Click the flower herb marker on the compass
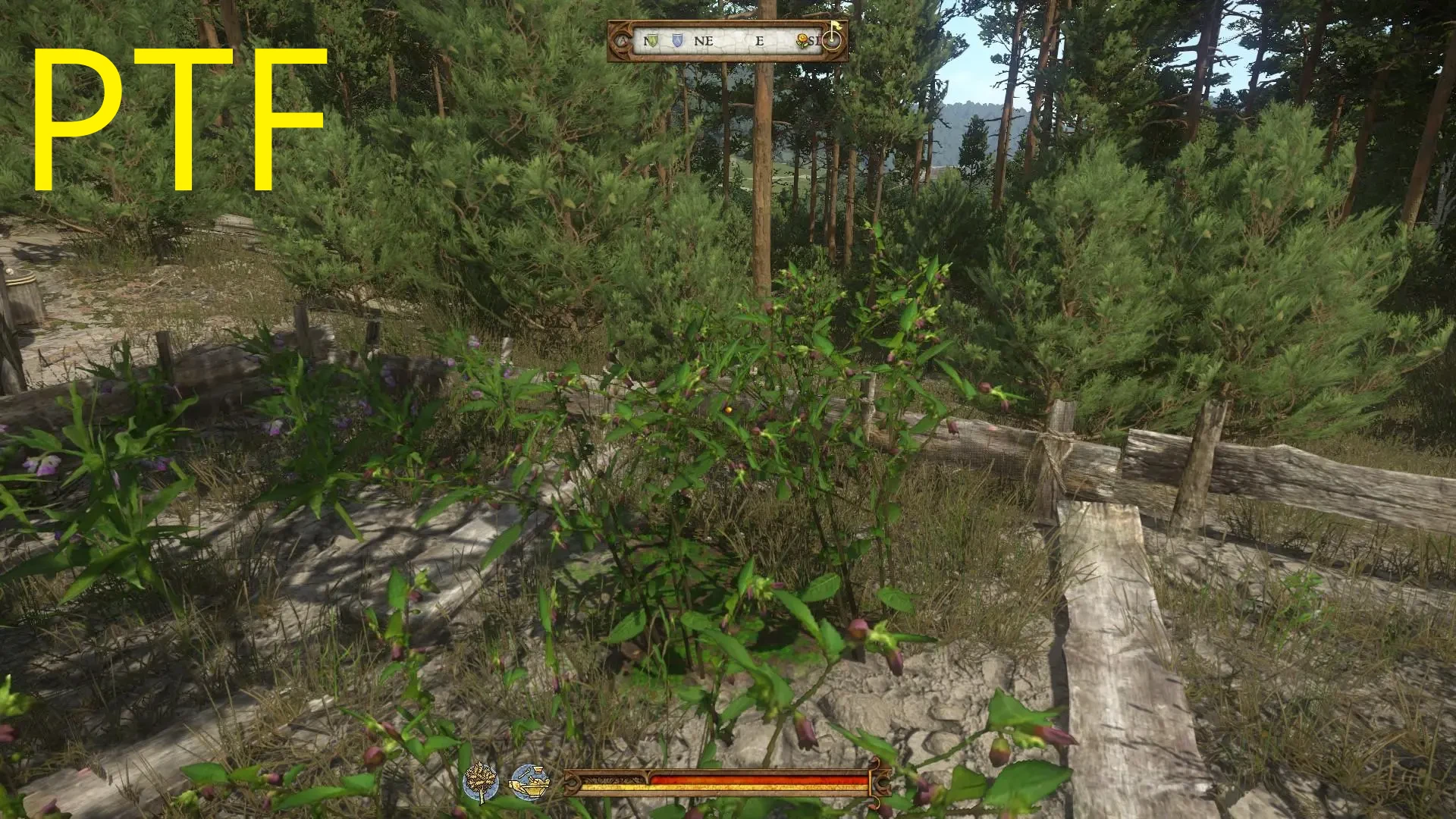 coord(802,40)
